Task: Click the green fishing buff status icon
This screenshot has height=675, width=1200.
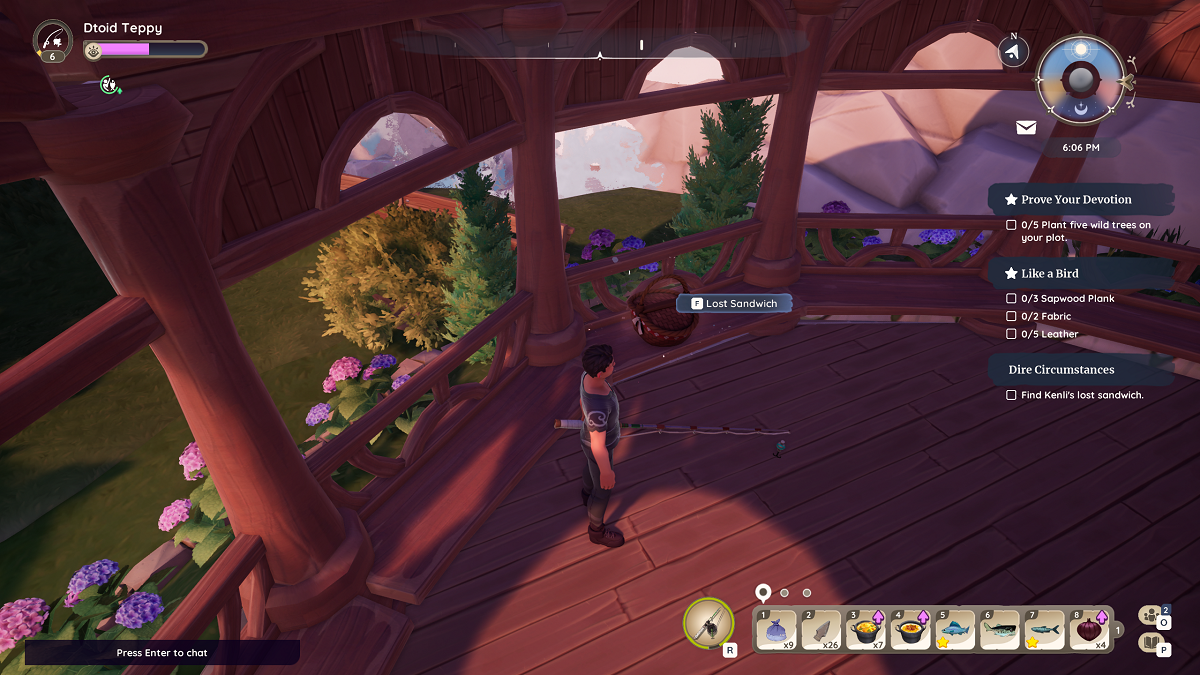Action: click(x=110, y=85)
